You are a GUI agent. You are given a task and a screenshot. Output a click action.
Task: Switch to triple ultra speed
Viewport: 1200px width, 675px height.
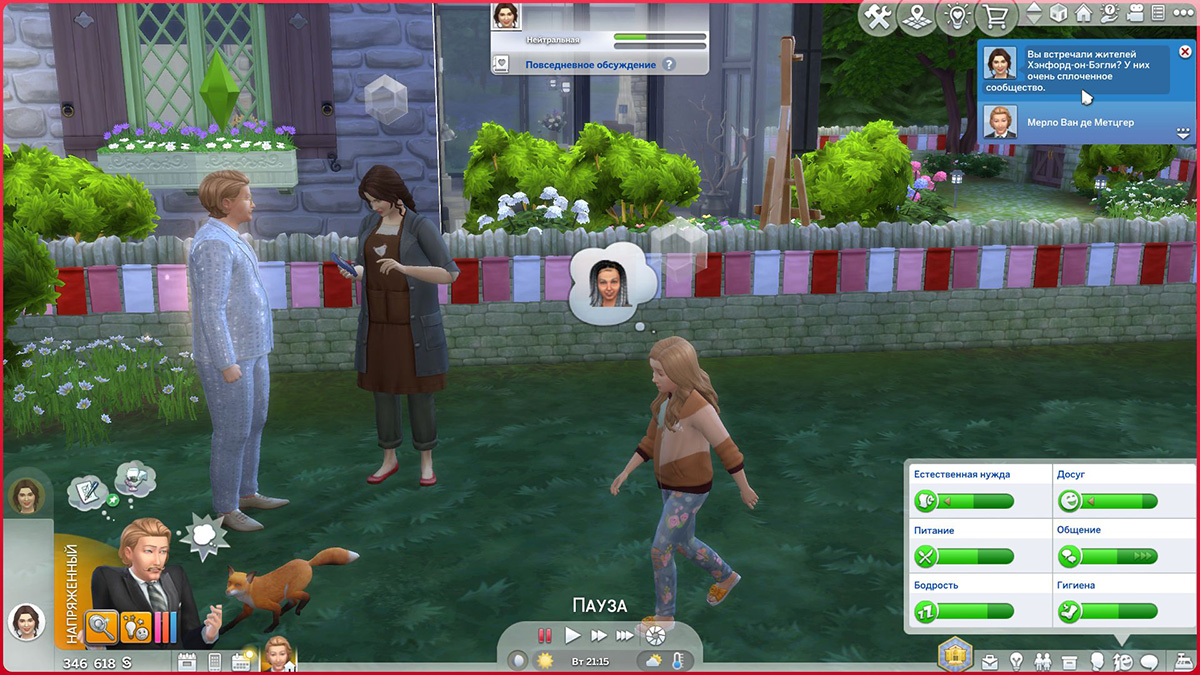click(x=625, y=635)
